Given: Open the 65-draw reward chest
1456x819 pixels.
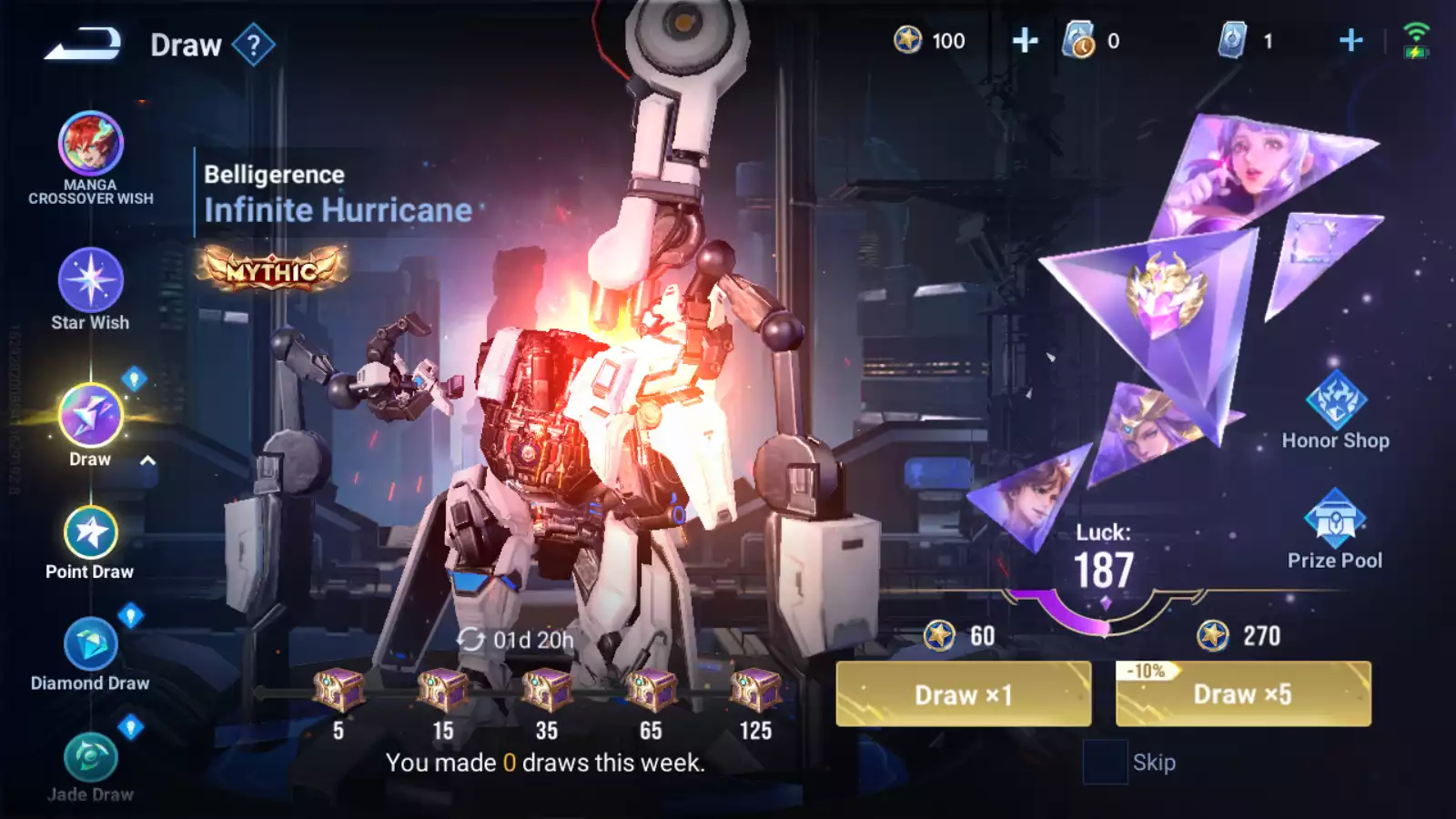Looking at the screenshot, I should coord(651,690).
